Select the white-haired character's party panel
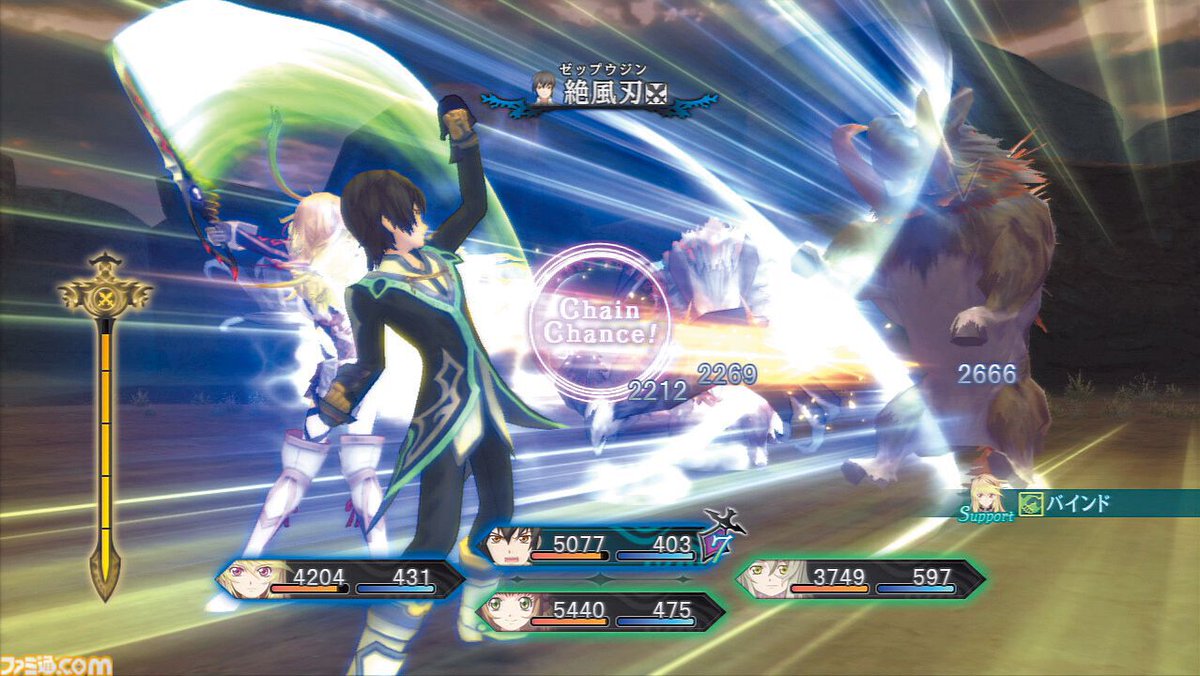The height and width of the screenshot is (676, 1200). click(860, 579)
